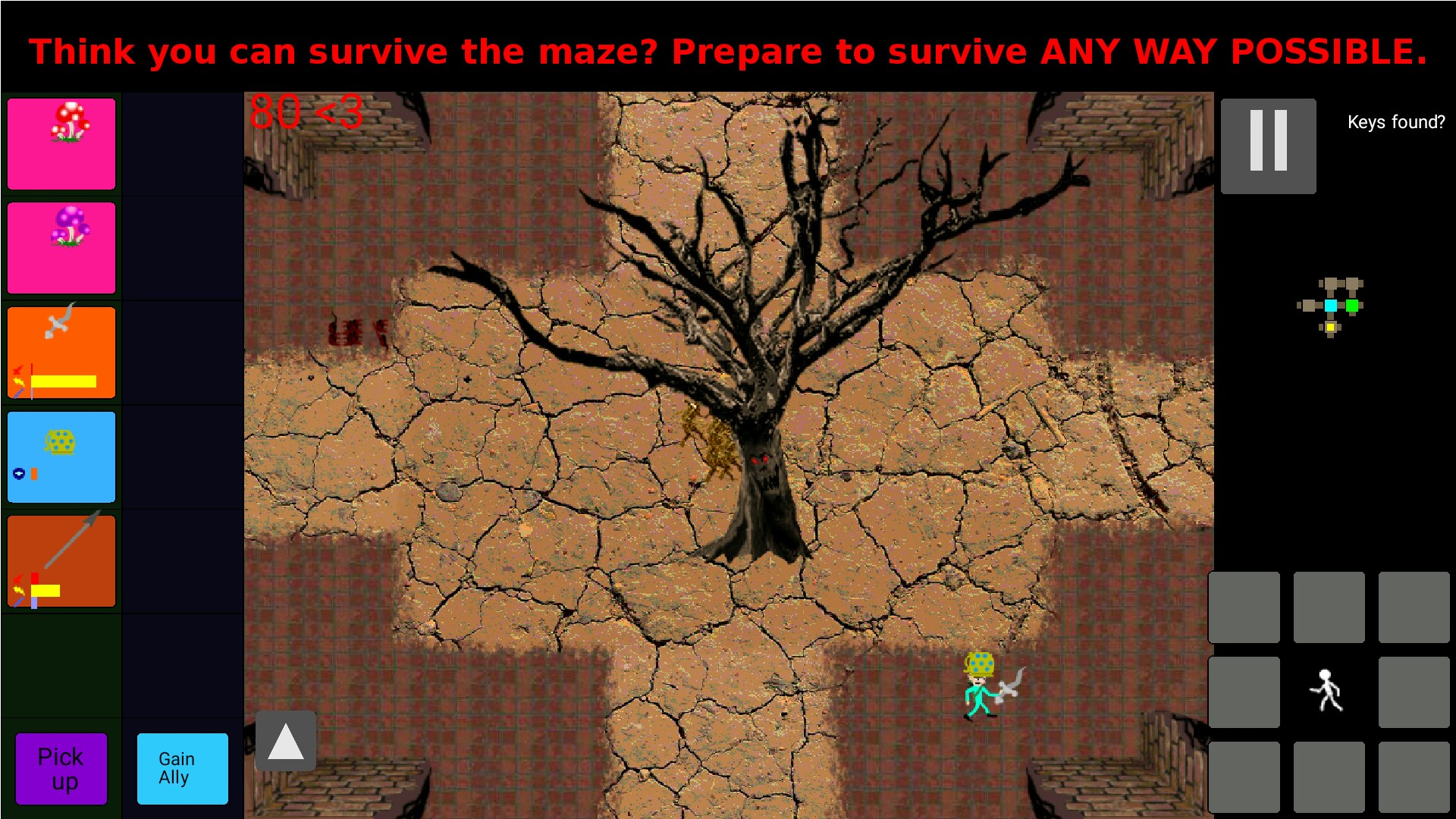Click the Keys found? label
Screen dimensions: 1456x819
(x=1395, y=121)
